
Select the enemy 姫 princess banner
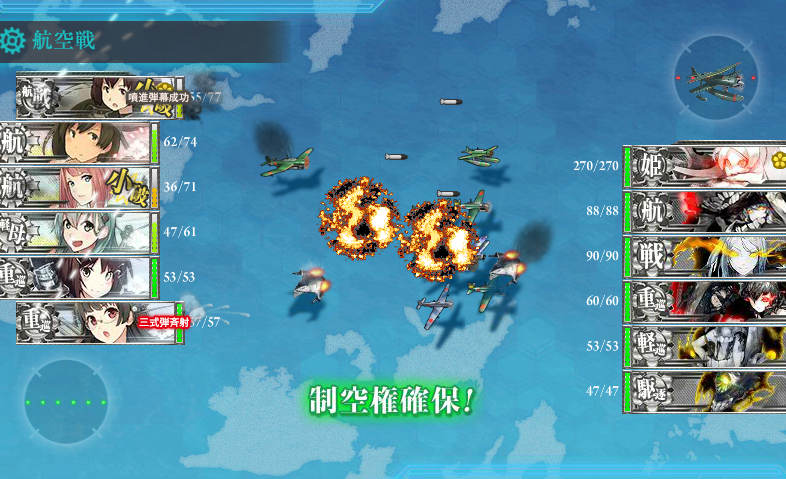tap(705, 167)
